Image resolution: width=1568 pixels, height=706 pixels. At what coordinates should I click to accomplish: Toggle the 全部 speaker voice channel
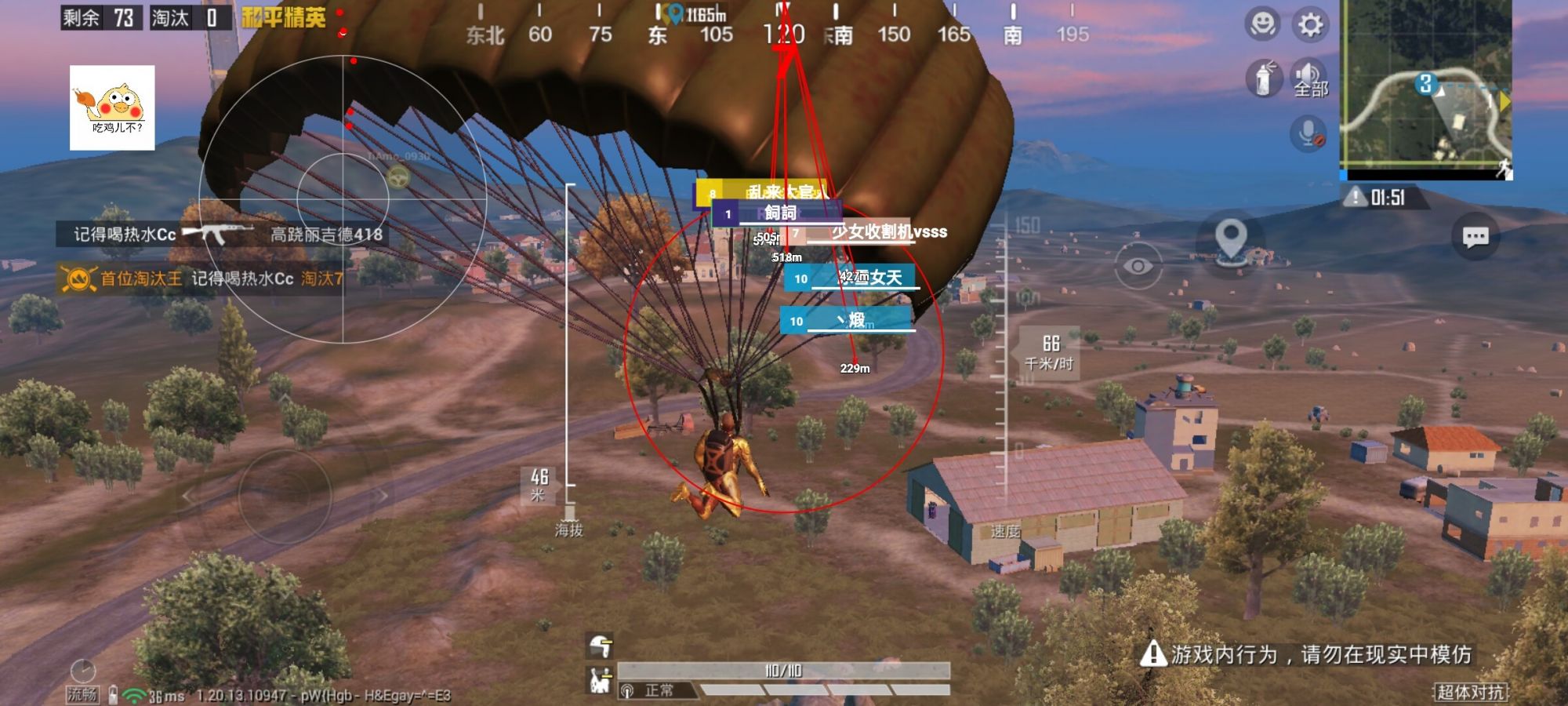coord(1310,78)
